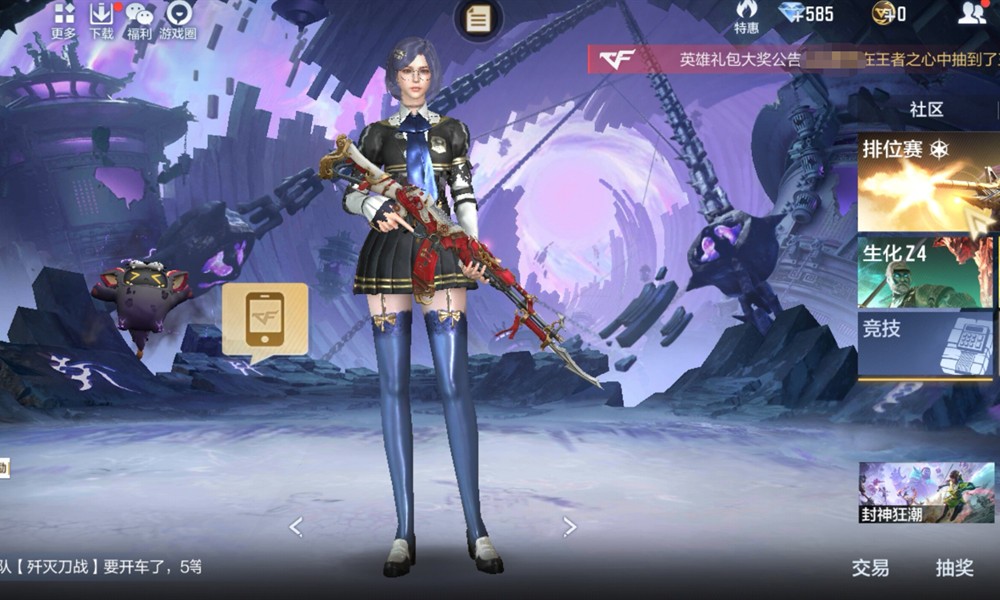Tap the 歼灭刀战 team chat message
1000x600 pixels.
tap(100, 567)
